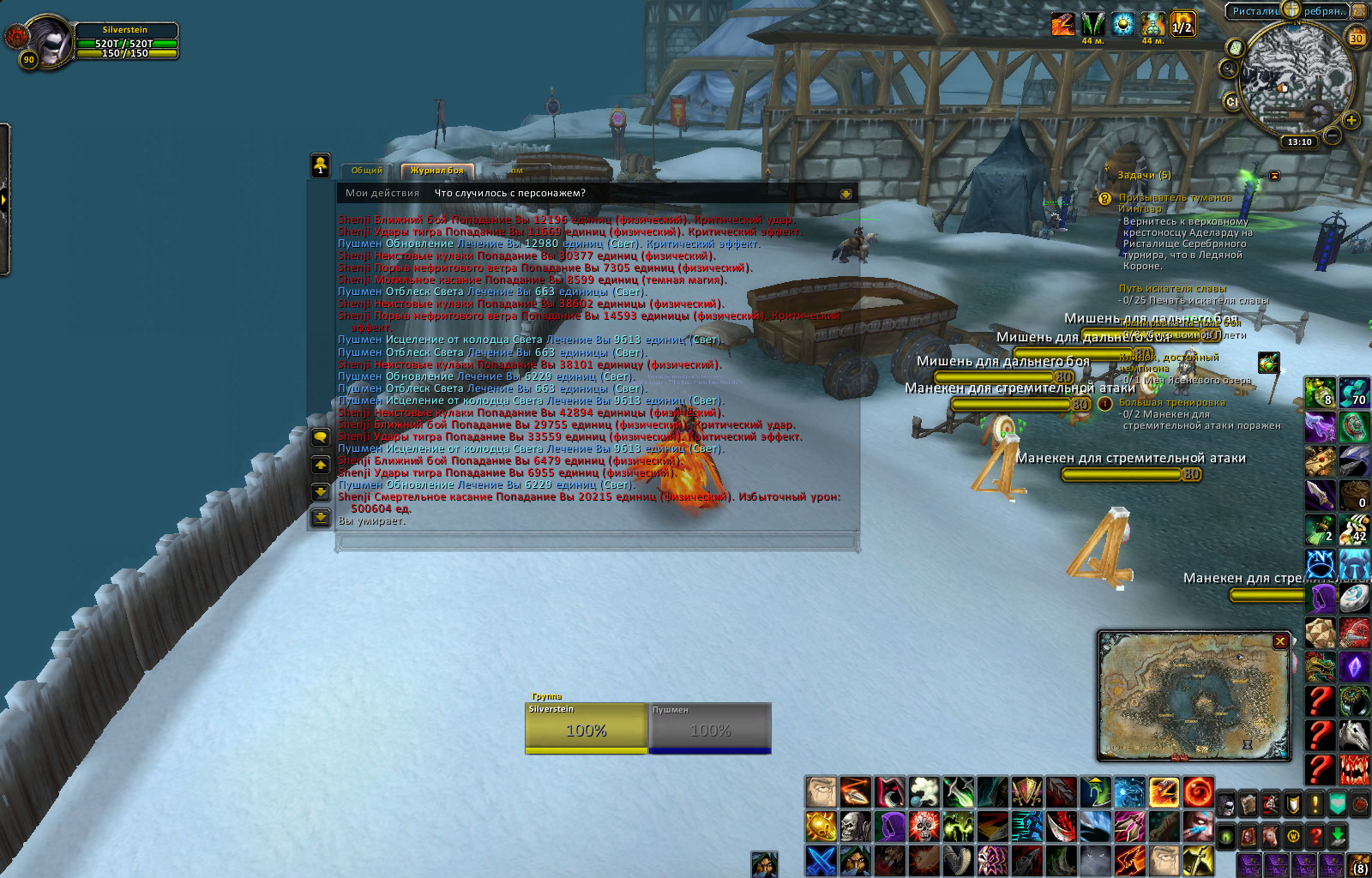Zoom in the minimap with plus button
Screen dimensions: 1372x878
pyautogui.click(x=1351, y=120)
